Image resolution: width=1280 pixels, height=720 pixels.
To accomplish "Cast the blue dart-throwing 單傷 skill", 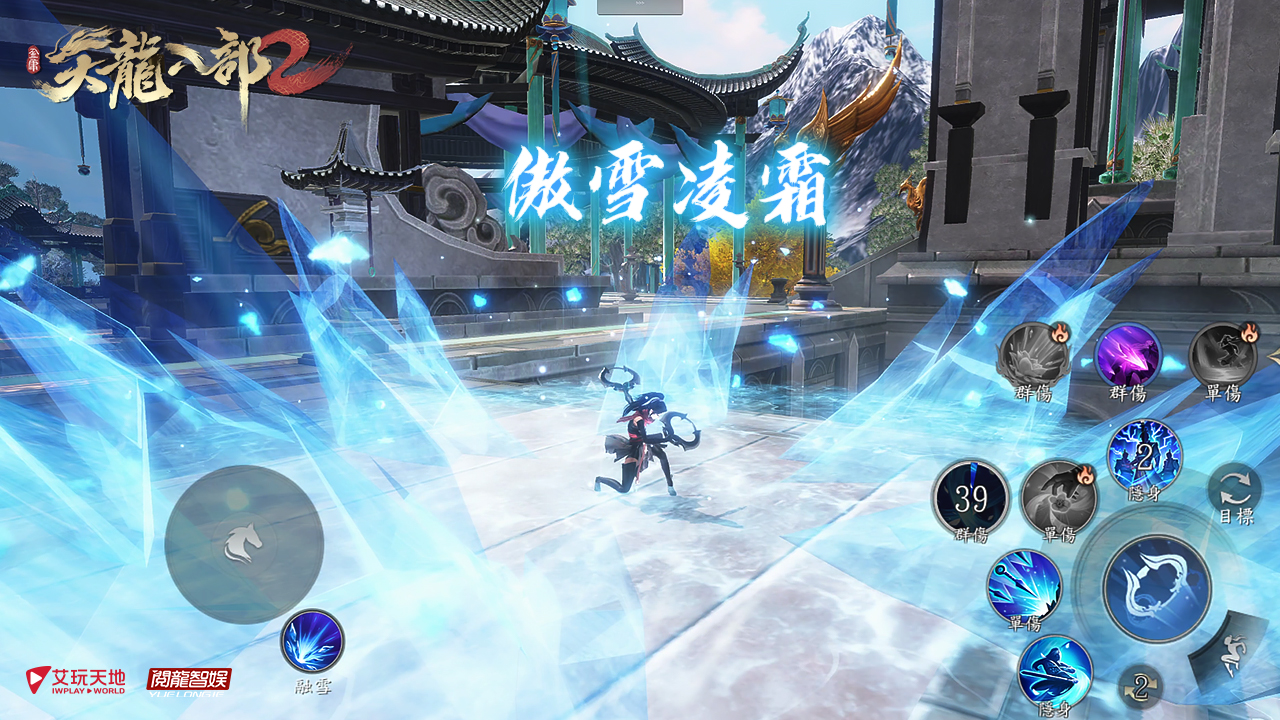I will tap(1024, 586).
